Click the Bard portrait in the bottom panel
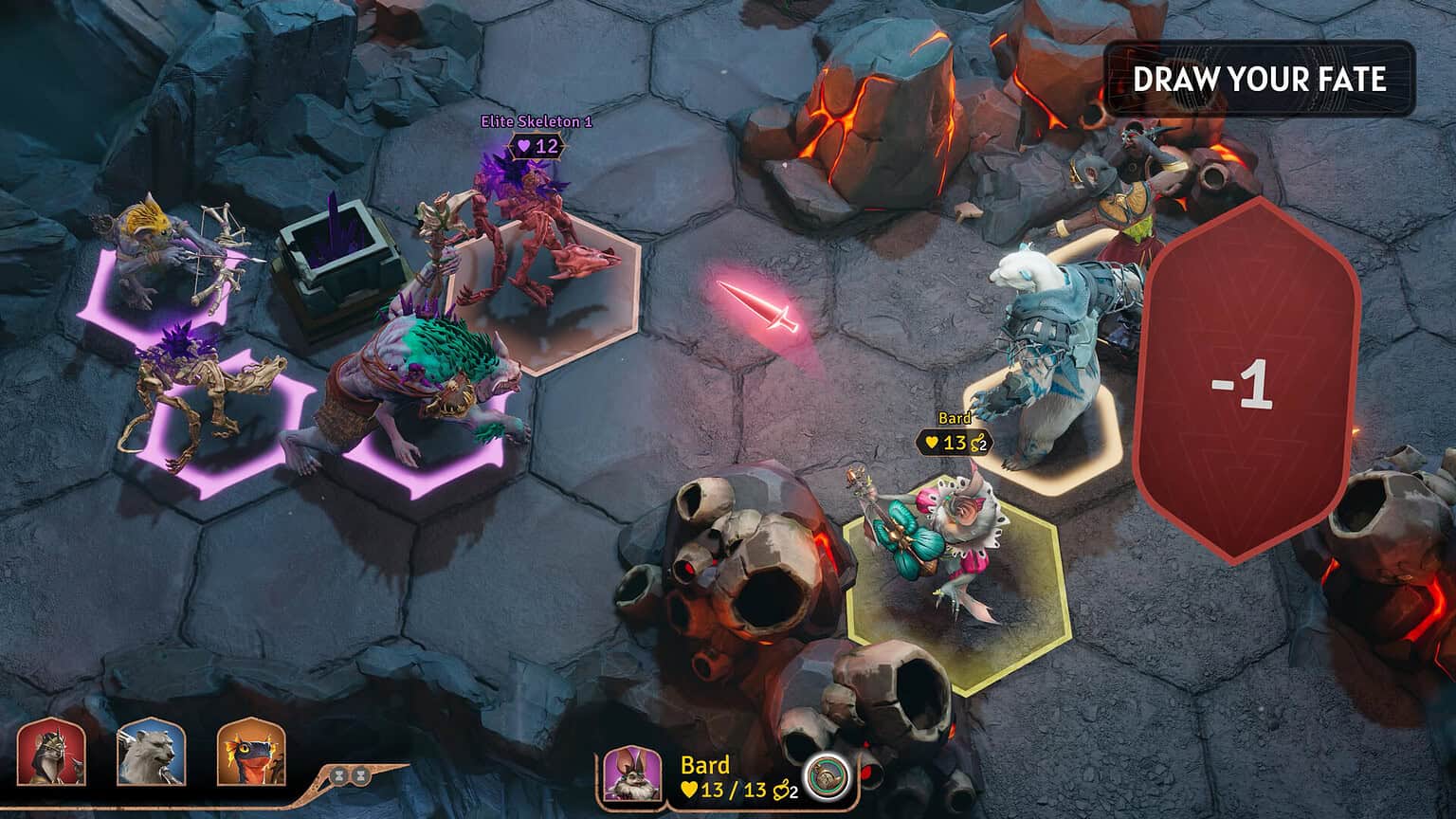1456x819 pixels. pyautogui.click(x=632, y=775)
